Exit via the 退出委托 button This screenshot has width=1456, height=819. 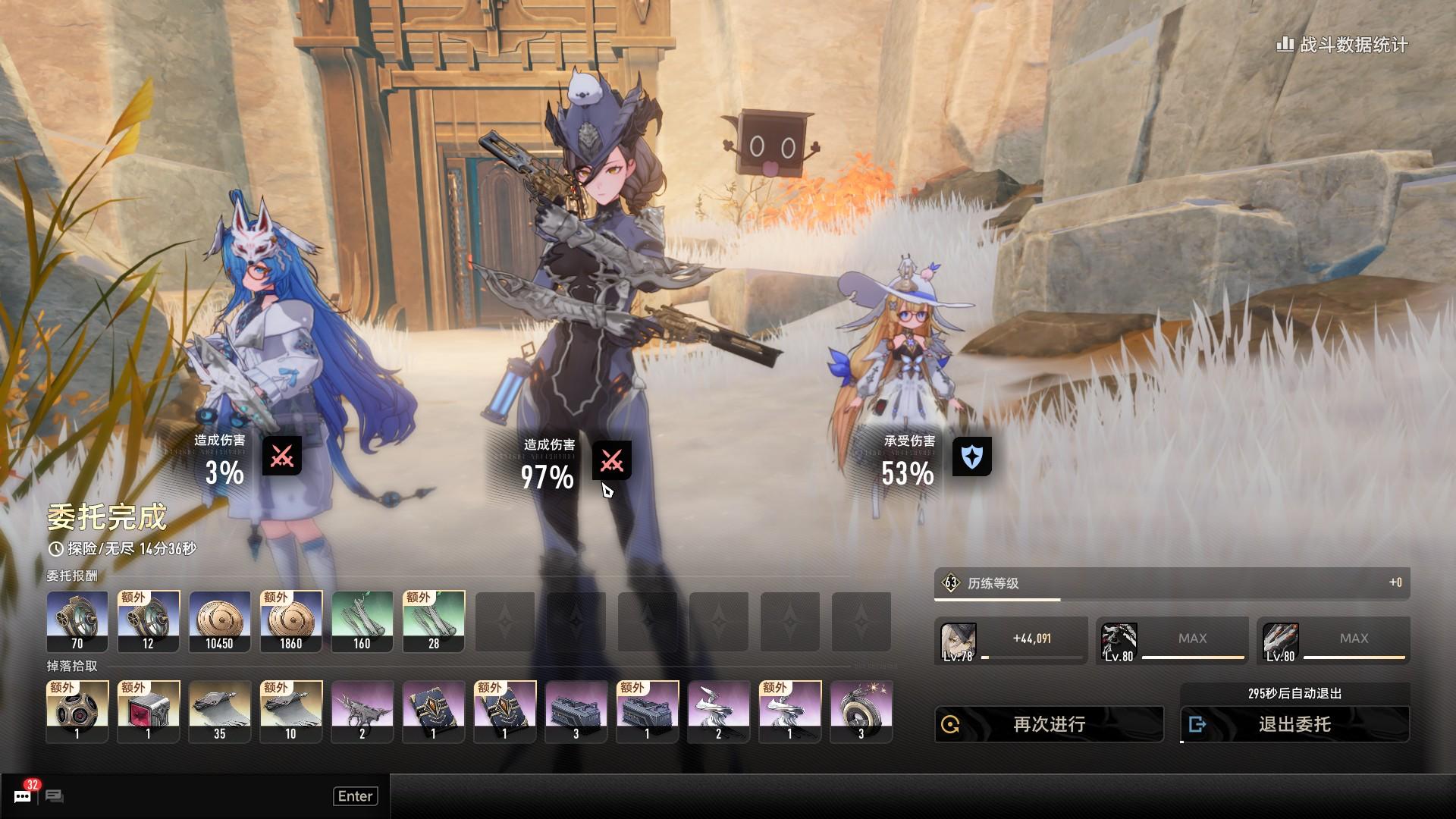pyautogui.click(x=1294, y=724)
